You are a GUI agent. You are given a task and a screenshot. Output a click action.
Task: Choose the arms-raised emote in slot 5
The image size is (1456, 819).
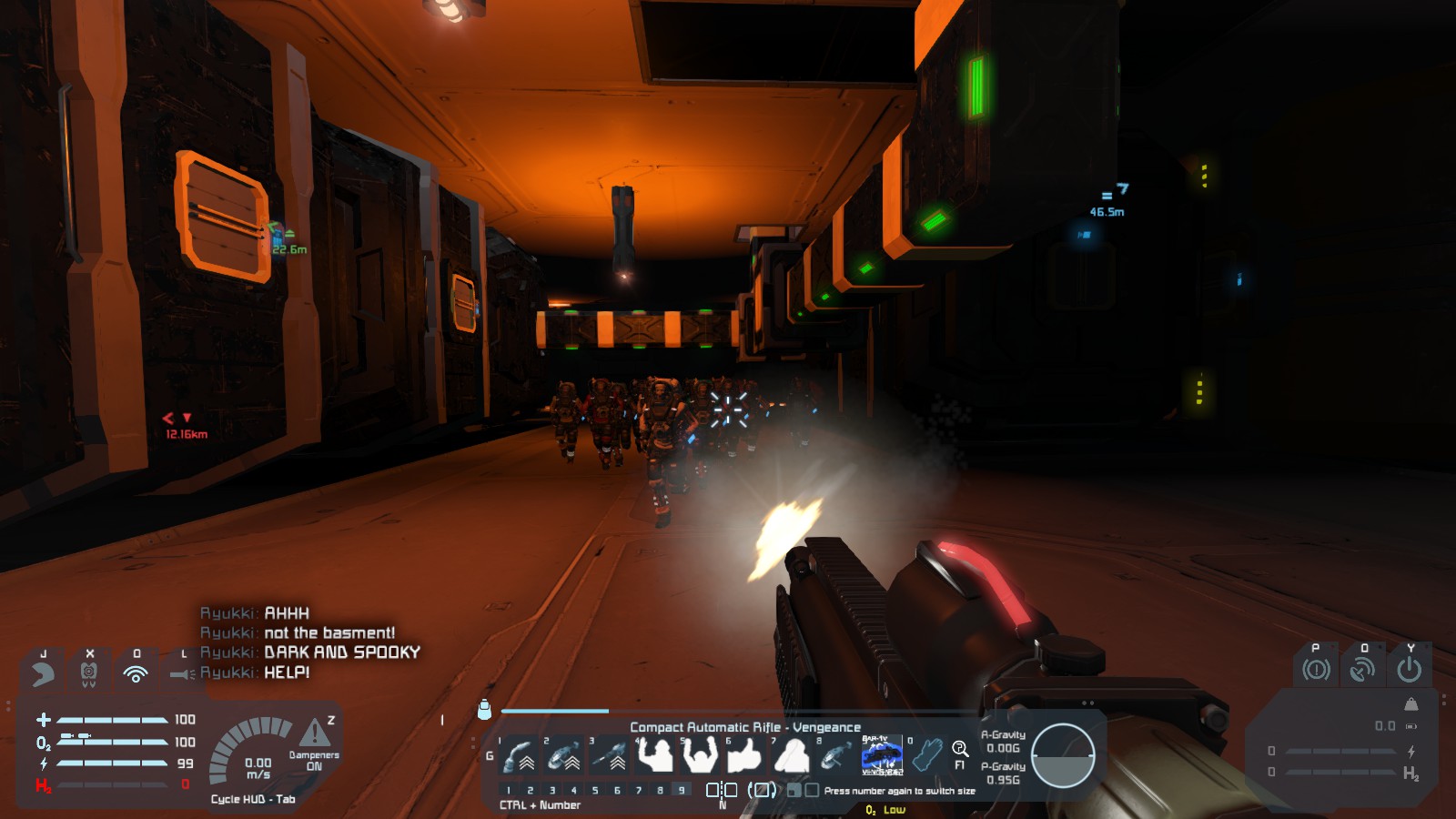coord(700,755)
